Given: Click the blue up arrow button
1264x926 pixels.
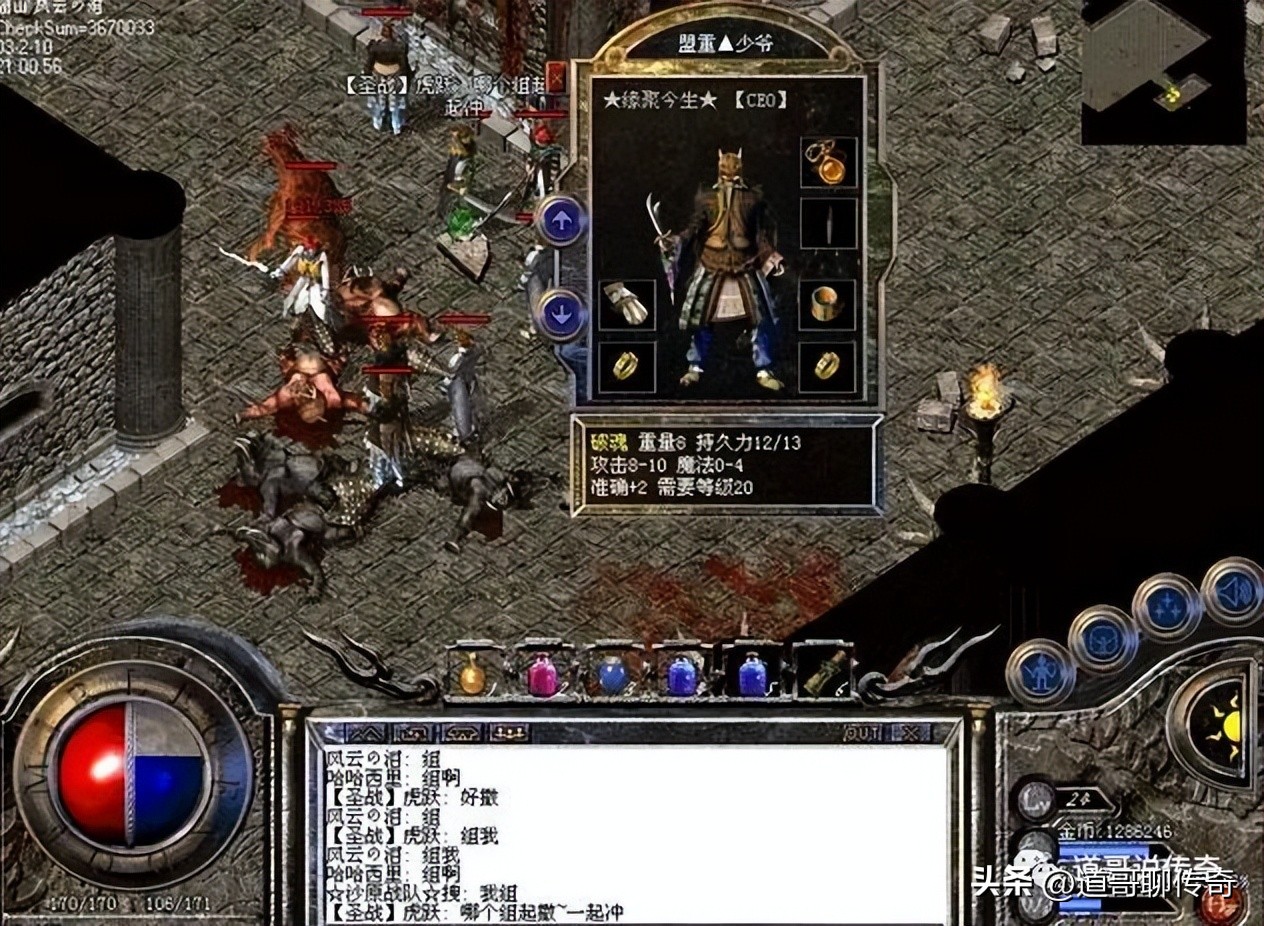Looking at the screenshot, I should pos(561,222).
